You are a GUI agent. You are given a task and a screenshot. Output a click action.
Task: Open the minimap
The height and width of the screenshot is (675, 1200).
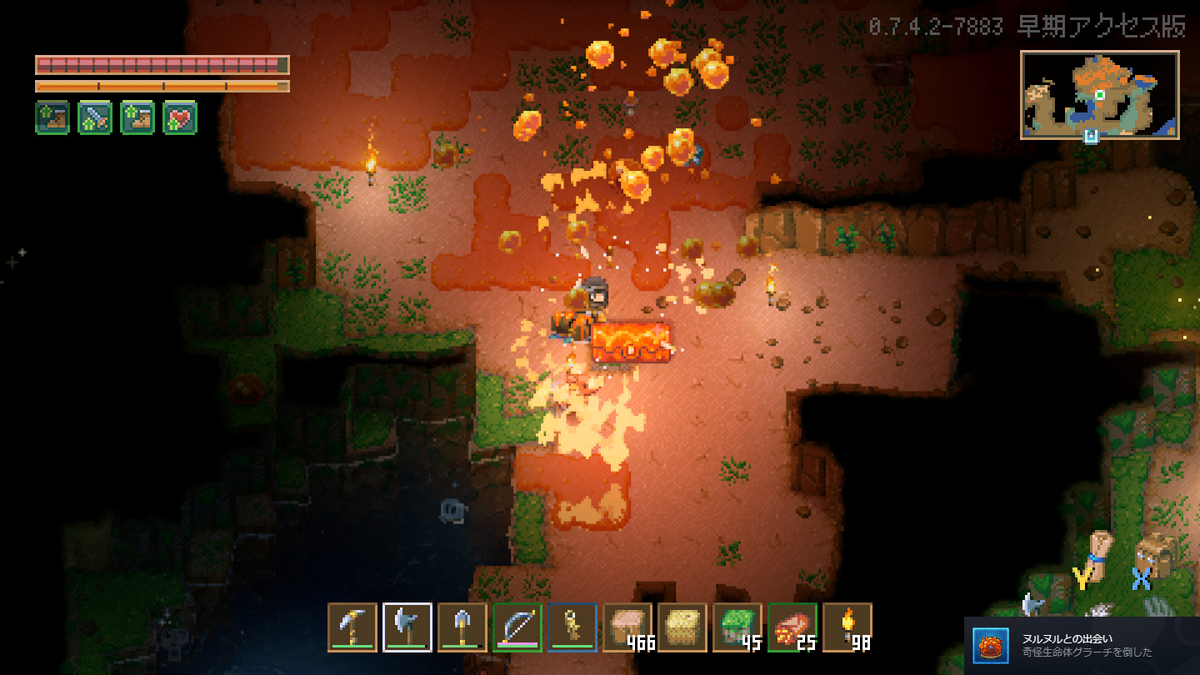[x=1101, y=95]
